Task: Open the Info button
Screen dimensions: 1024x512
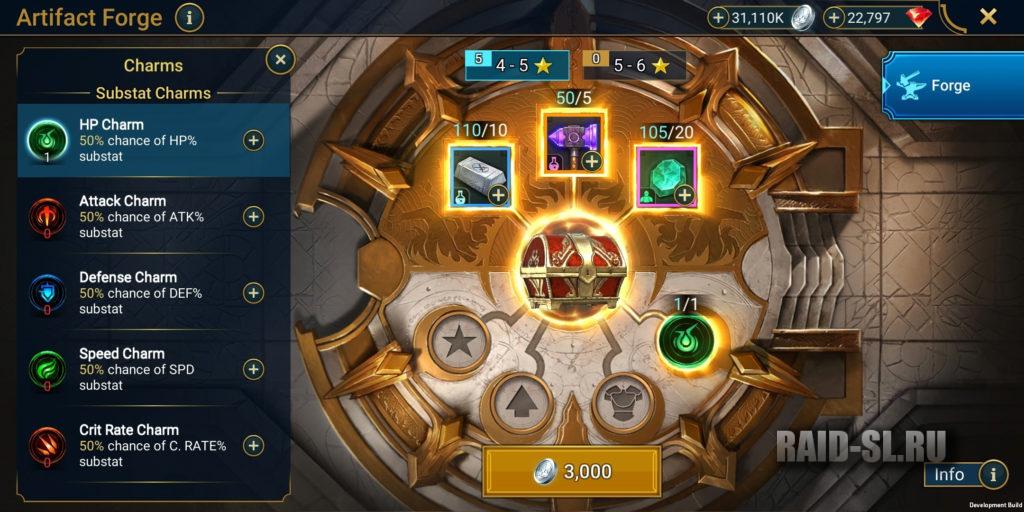Action: (x=964, y=474)
